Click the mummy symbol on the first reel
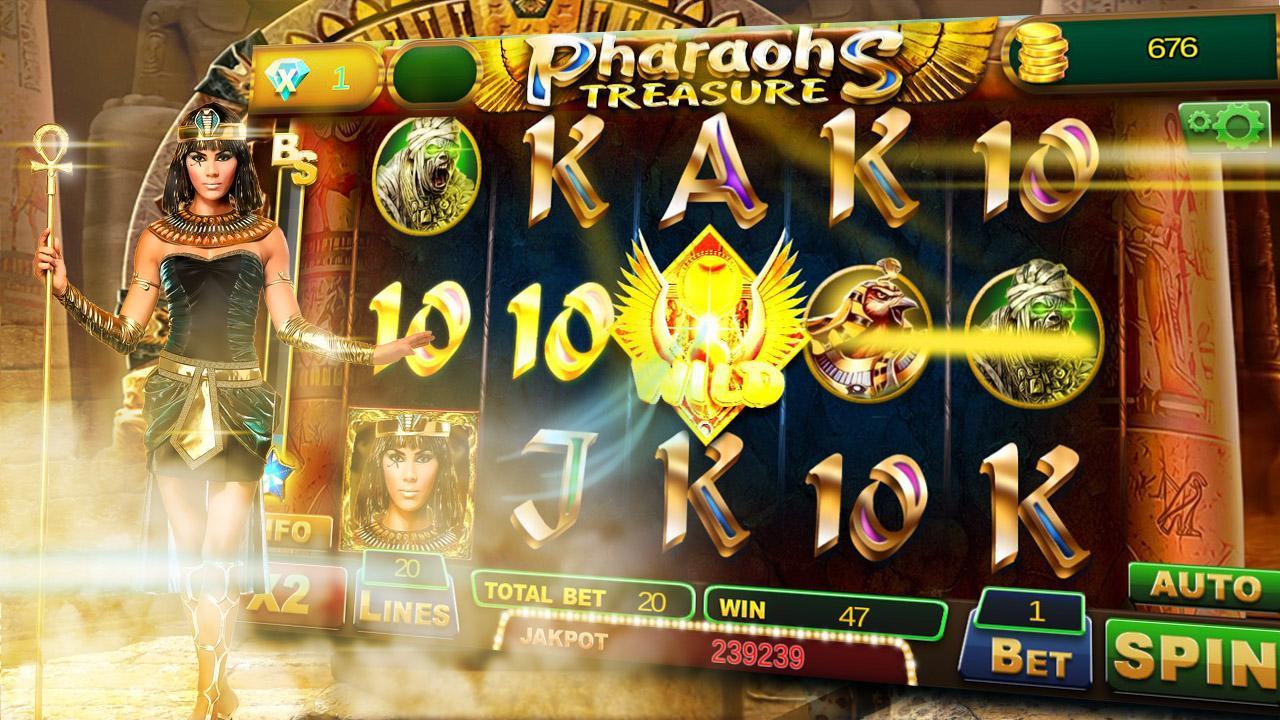This screenshot has width=1280, height=720. [x=421, y=175]
